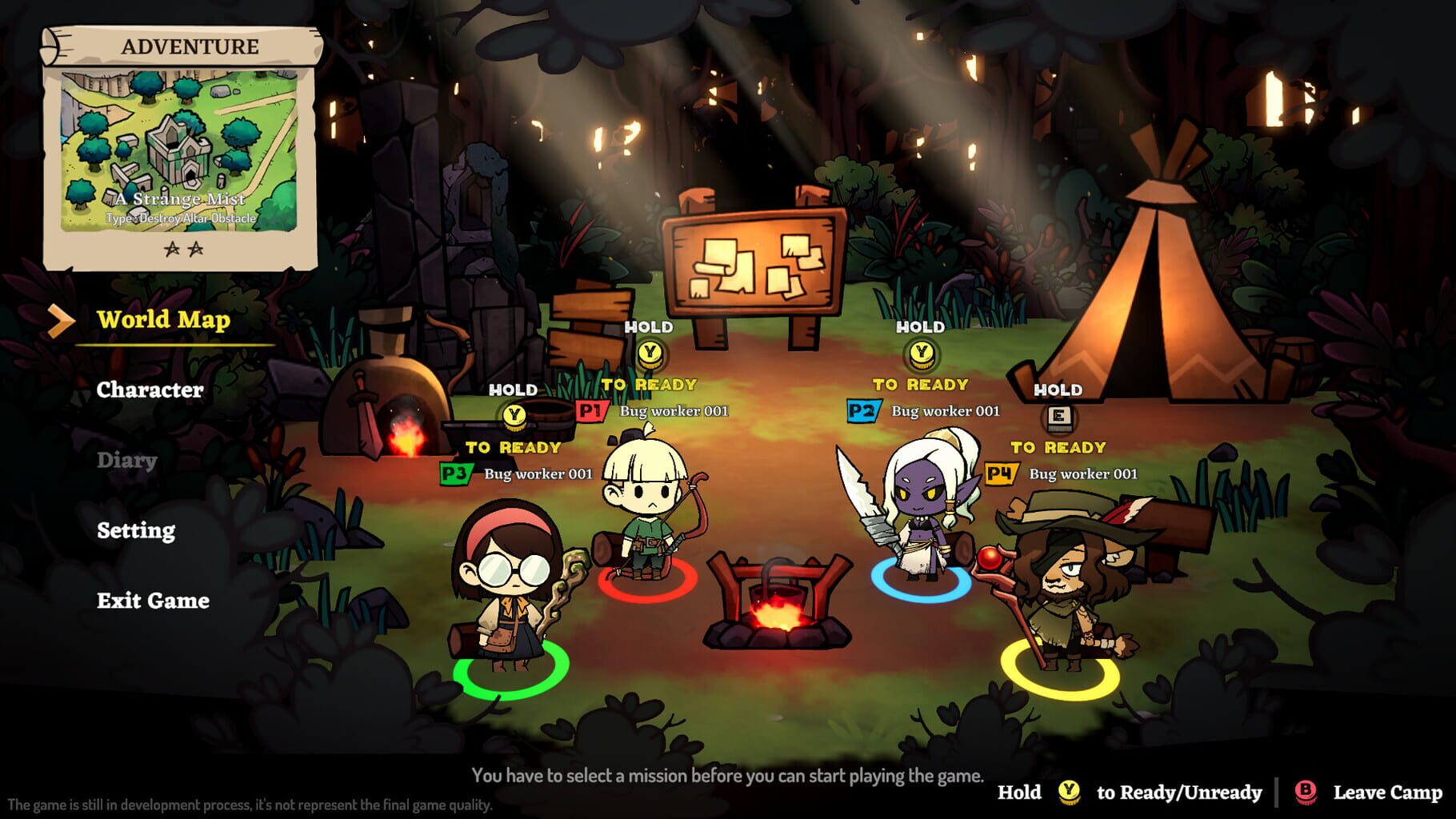The height and width of the screenshot is (819, 1456).
Task: Switch to the Character menu
Action: (149, 391)
